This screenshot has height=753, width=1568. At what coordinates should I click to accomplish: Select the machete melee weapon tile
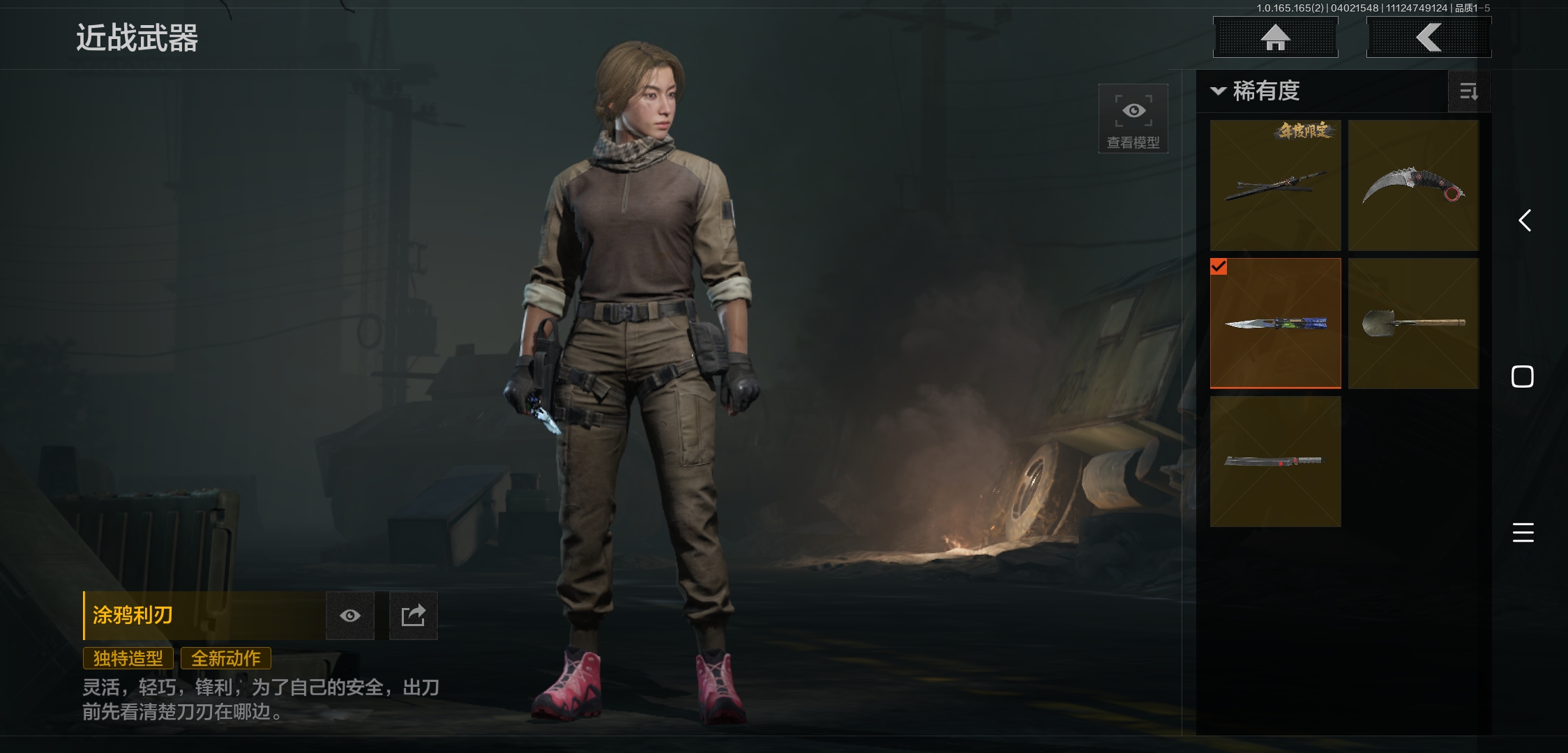click(x=1275, y=462)
